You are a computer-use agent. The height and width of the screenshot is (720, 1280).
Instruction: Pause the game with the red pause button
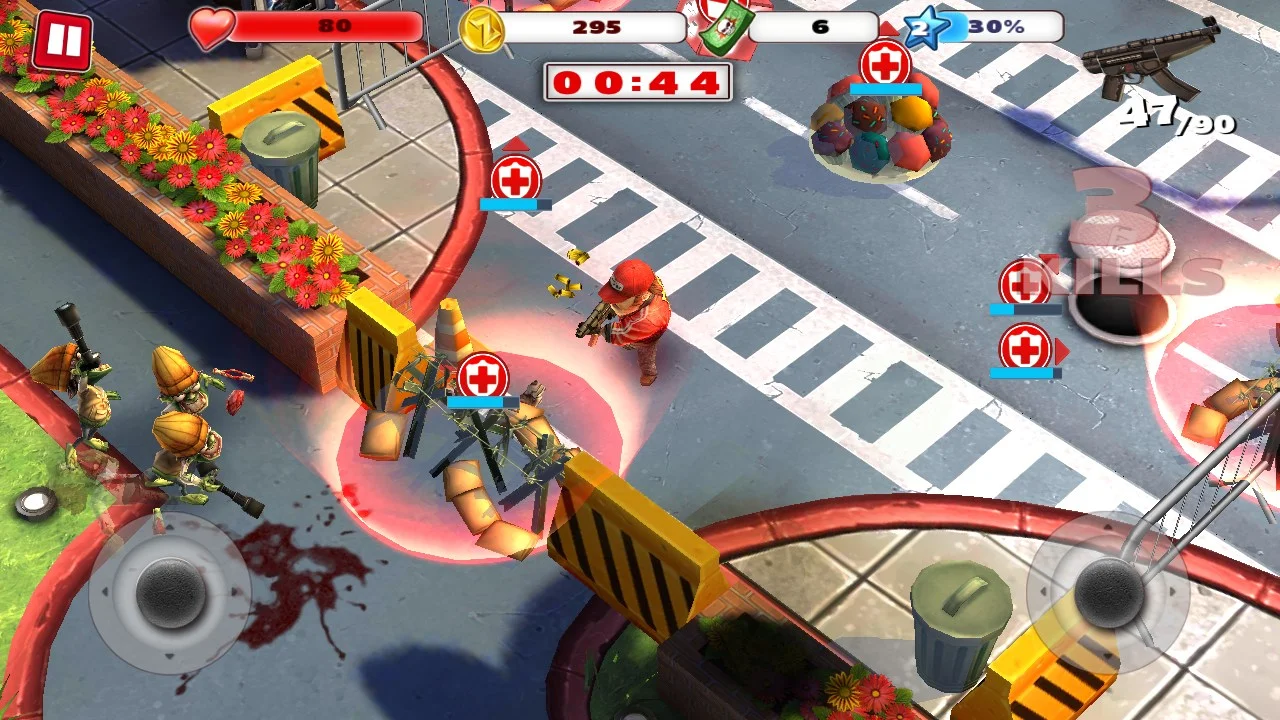click(x=62, y=42)
